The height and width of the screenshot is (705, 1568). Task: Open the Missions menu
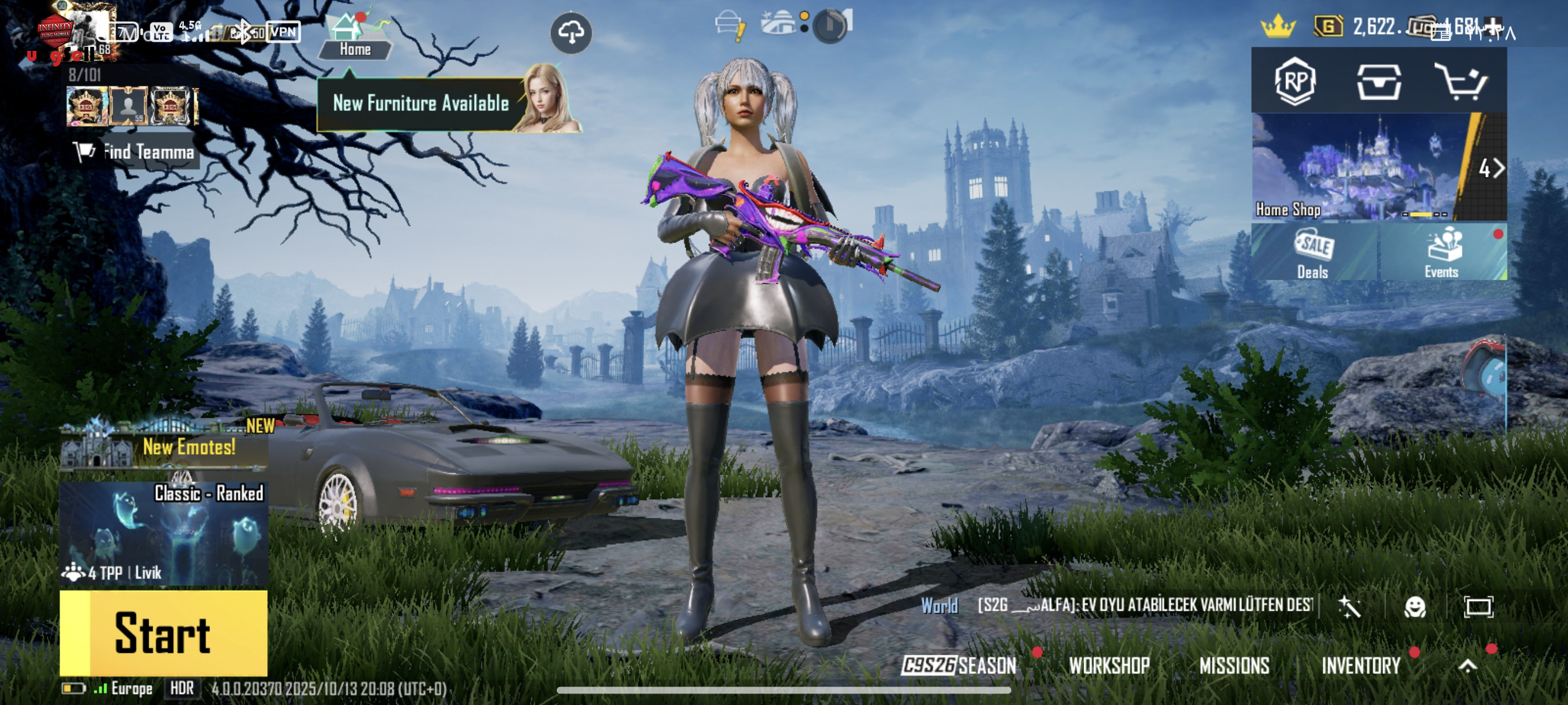pos(1234,666)
